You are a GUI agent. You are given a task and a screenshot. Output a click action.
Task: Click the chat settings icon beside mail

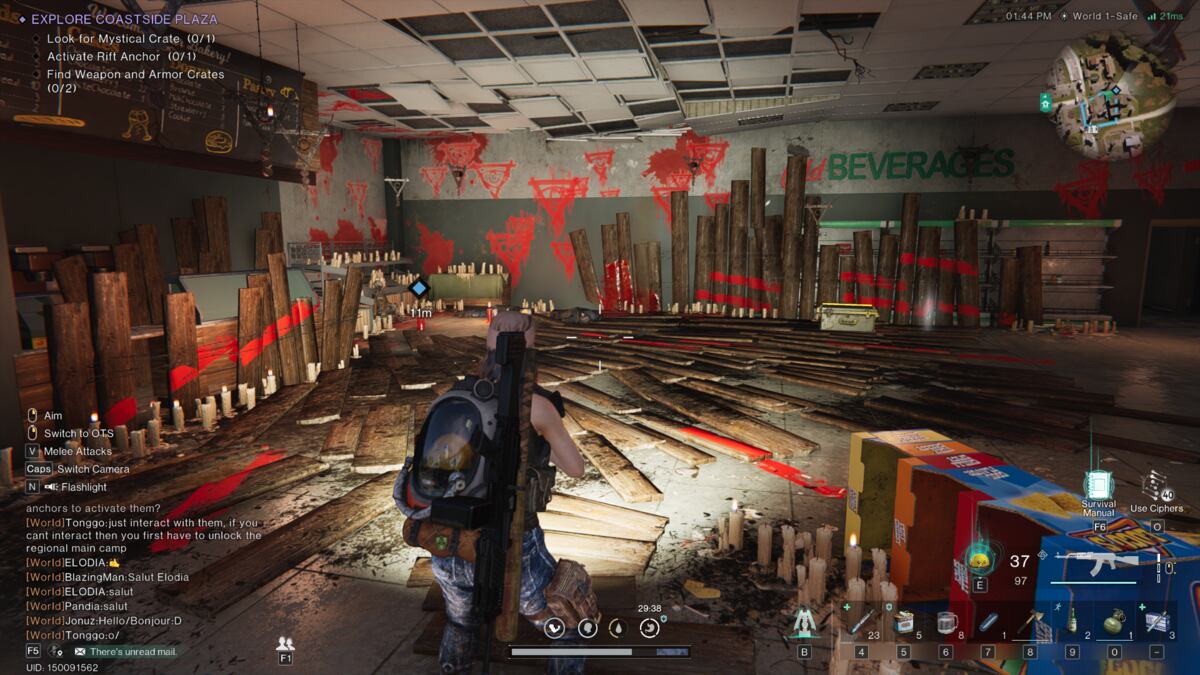click(x=57, y=651)
